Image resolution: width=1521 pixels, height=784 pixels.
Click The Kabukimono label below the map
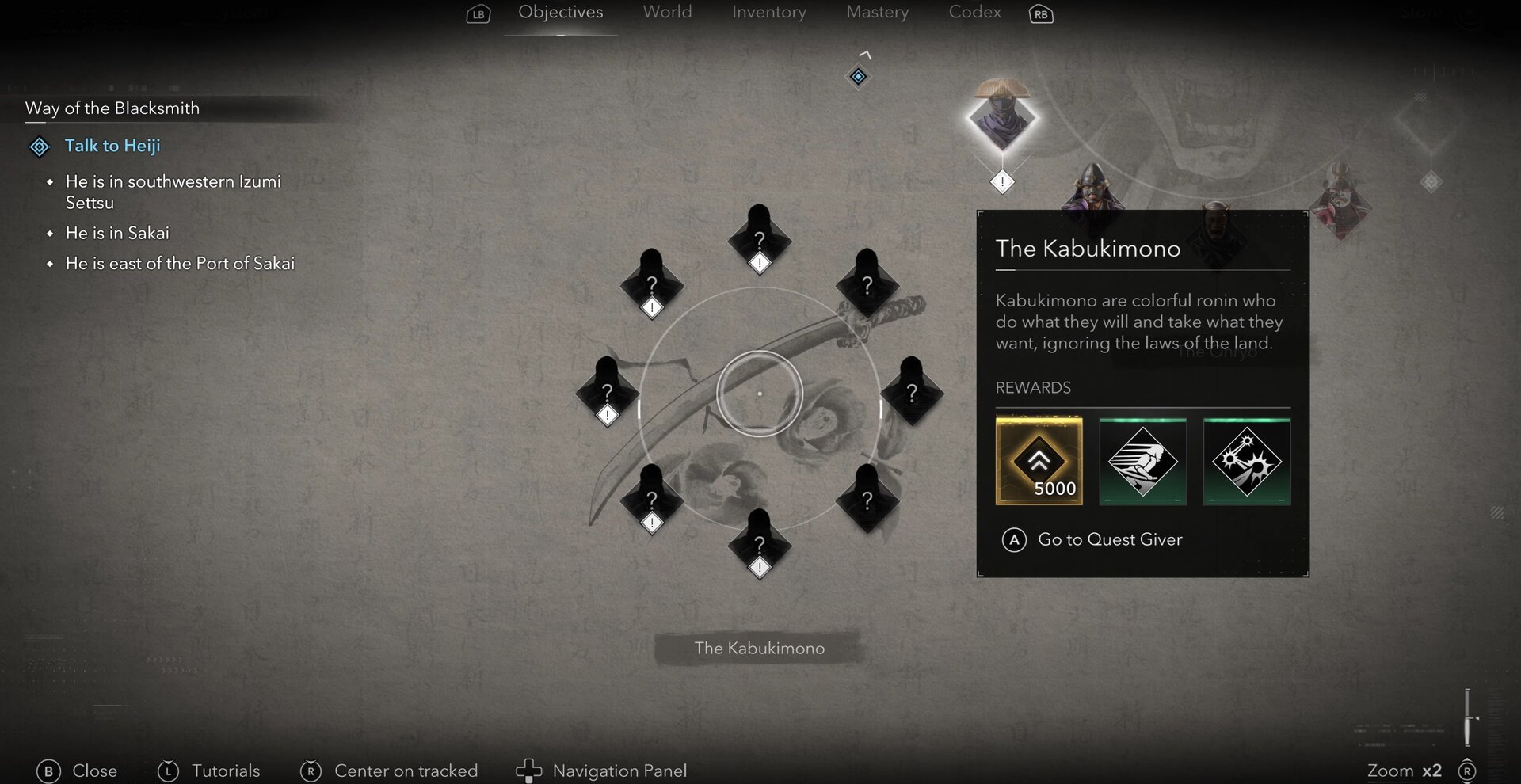point(758,648)
